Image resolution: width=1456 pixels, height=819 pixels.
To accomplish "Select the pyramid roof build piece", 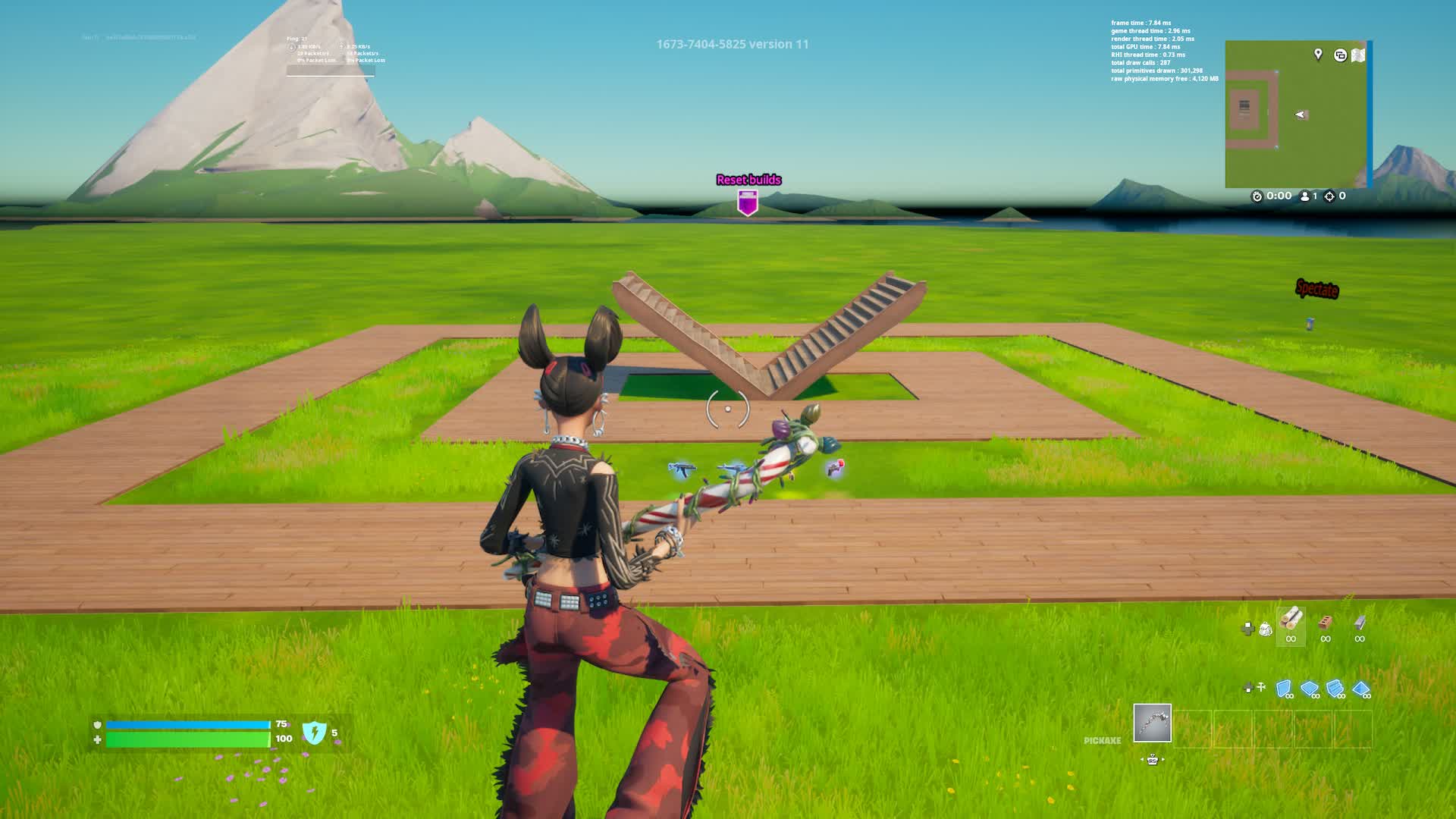I will point(1361,689).
